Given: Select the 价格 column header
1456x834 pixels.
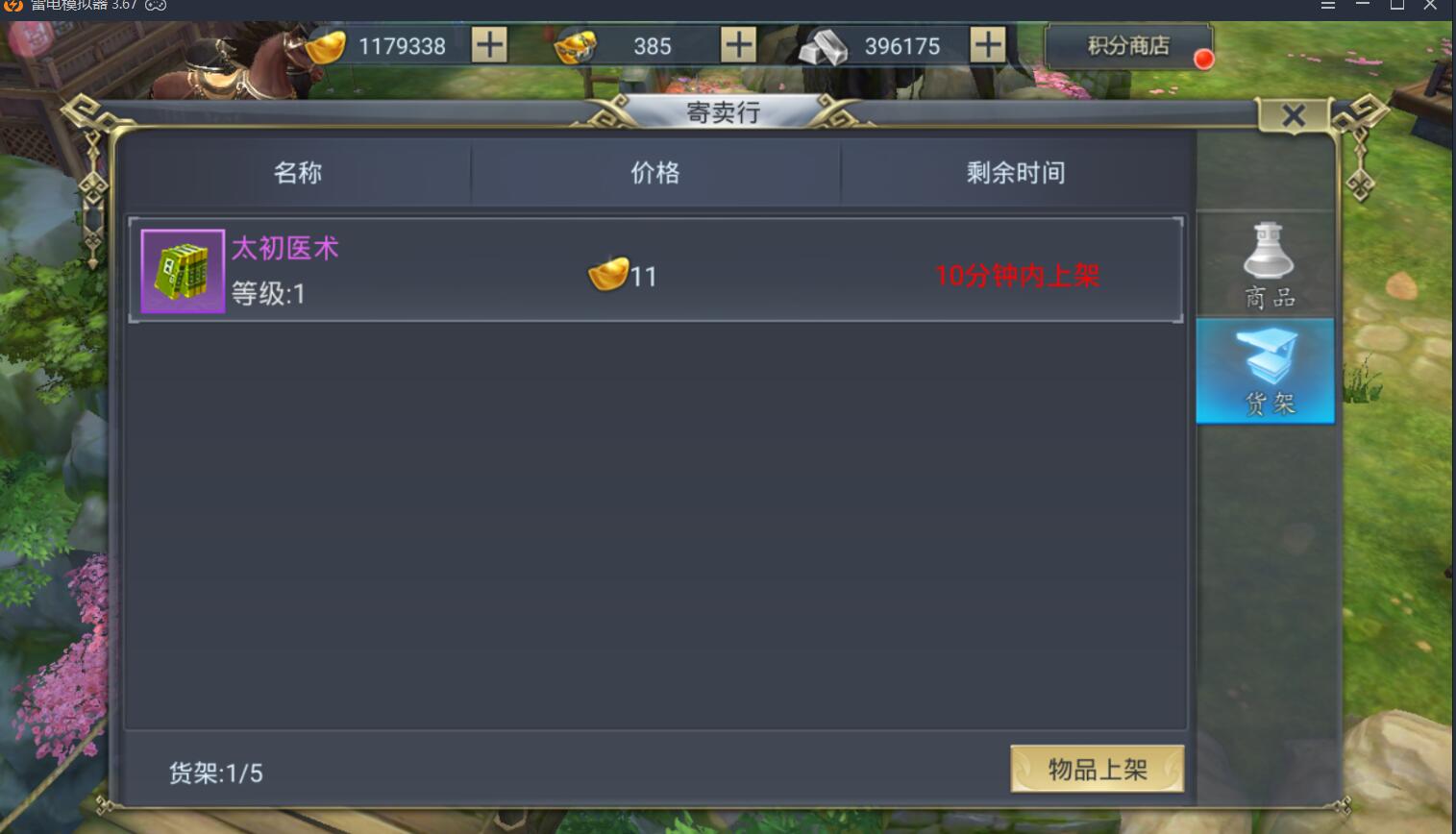Looking at the screenshot, I should pyautogui.click(x=656, y=173).
